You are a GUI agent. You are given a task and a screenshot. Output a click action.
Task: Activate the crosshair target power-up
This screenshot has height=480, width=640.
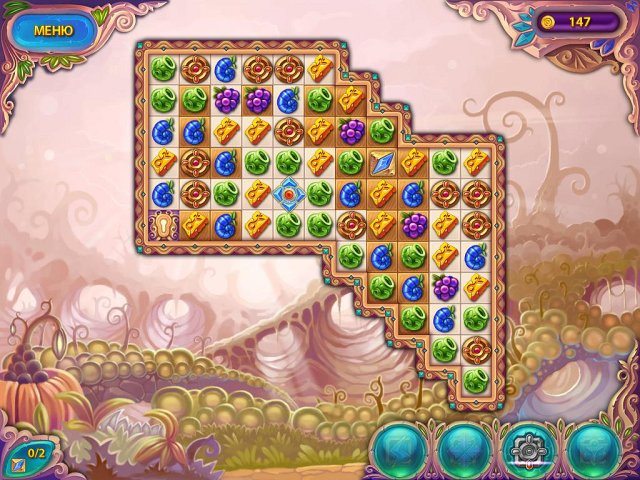(x=522, y=448)
